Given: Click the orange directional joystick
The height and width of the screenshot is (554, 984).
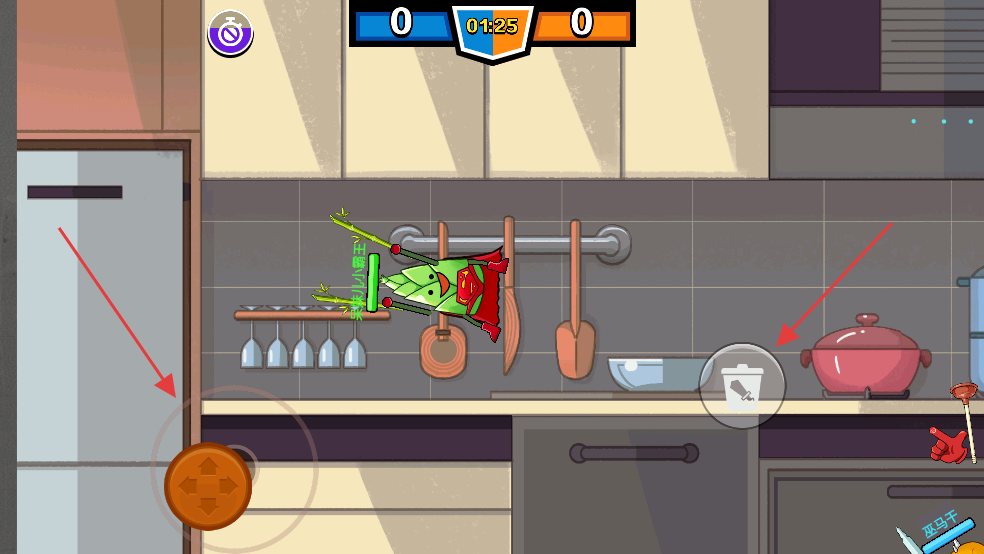Looking at the screenshot, I should (207, 487).
